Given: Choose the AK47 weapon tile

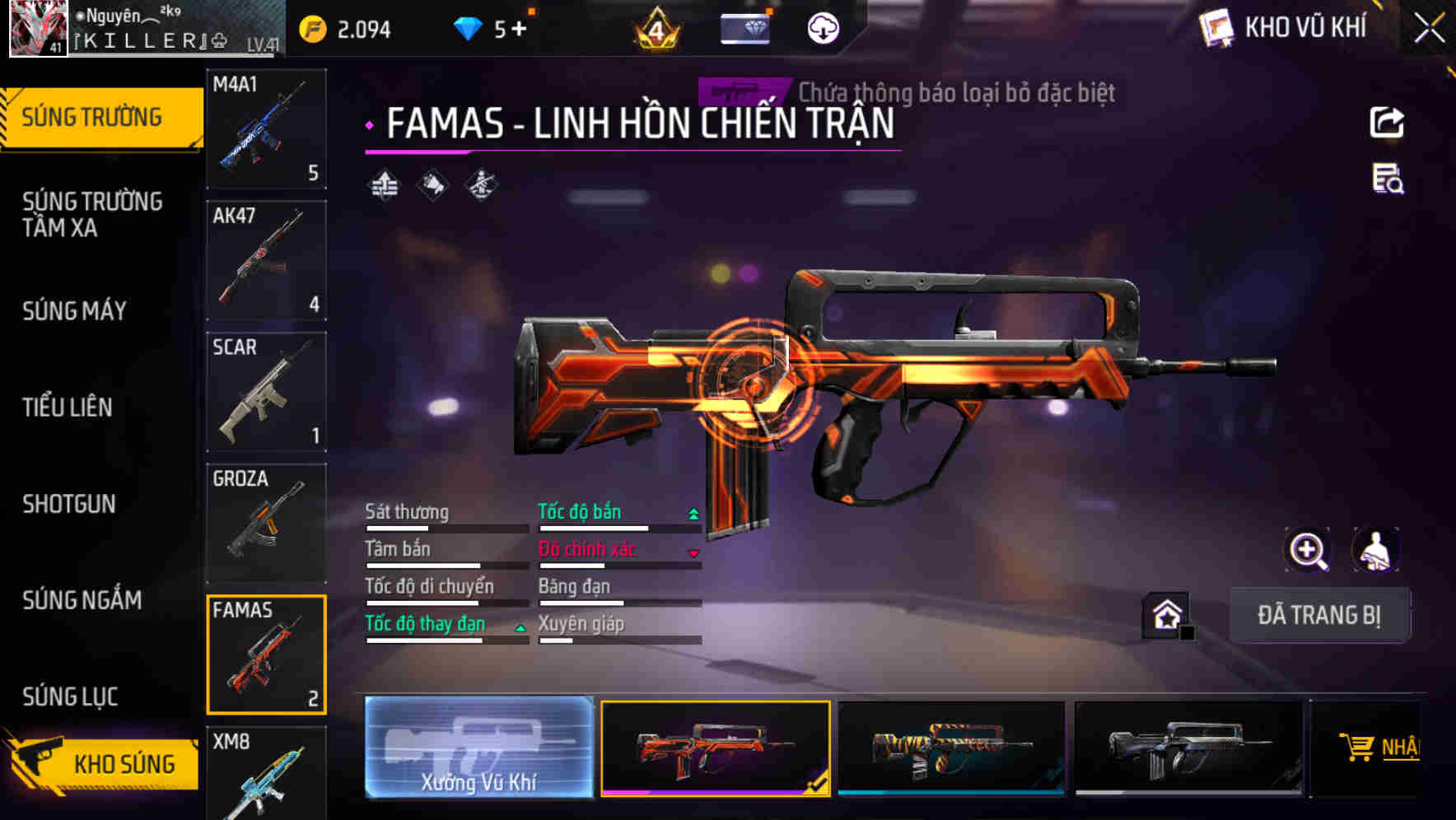Looking at the screenshot, I should [266, 260].
